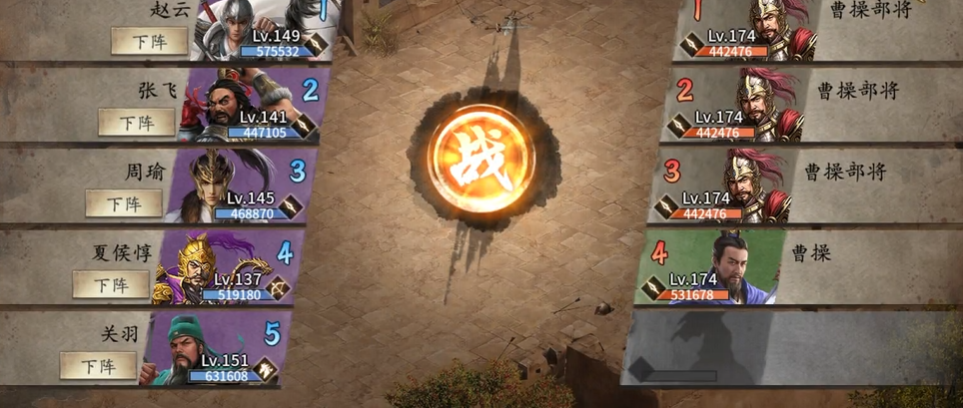Screen dimensions: 963x408
Task: Inspect enemy 曹操's portrait
Action: pyautogui.click(x=718, y=267)
